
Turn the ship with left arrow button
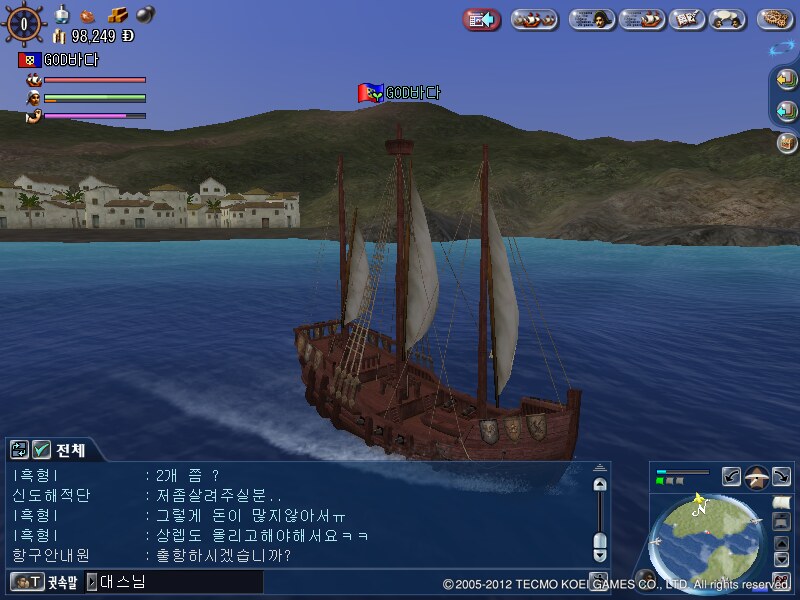(731, 477)
